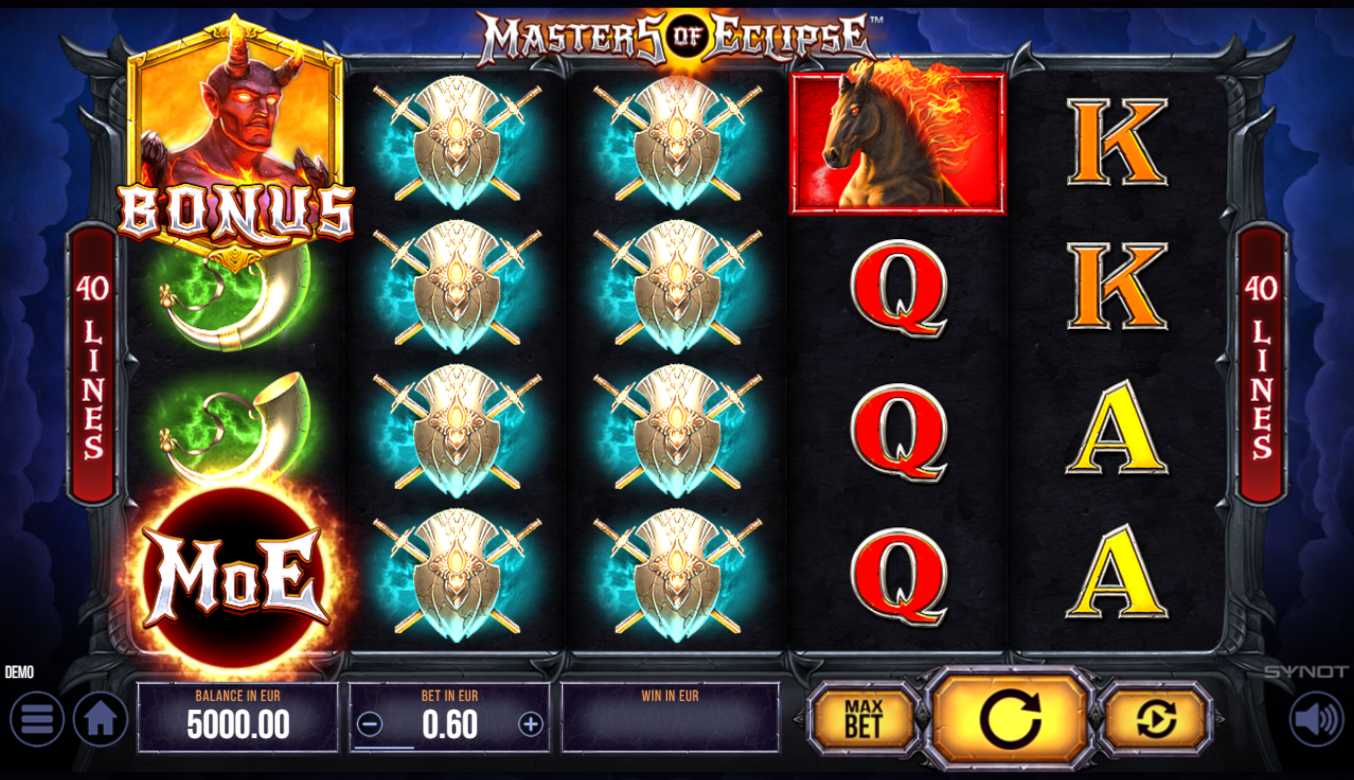Decrease the bet amount

coord(370,725)
